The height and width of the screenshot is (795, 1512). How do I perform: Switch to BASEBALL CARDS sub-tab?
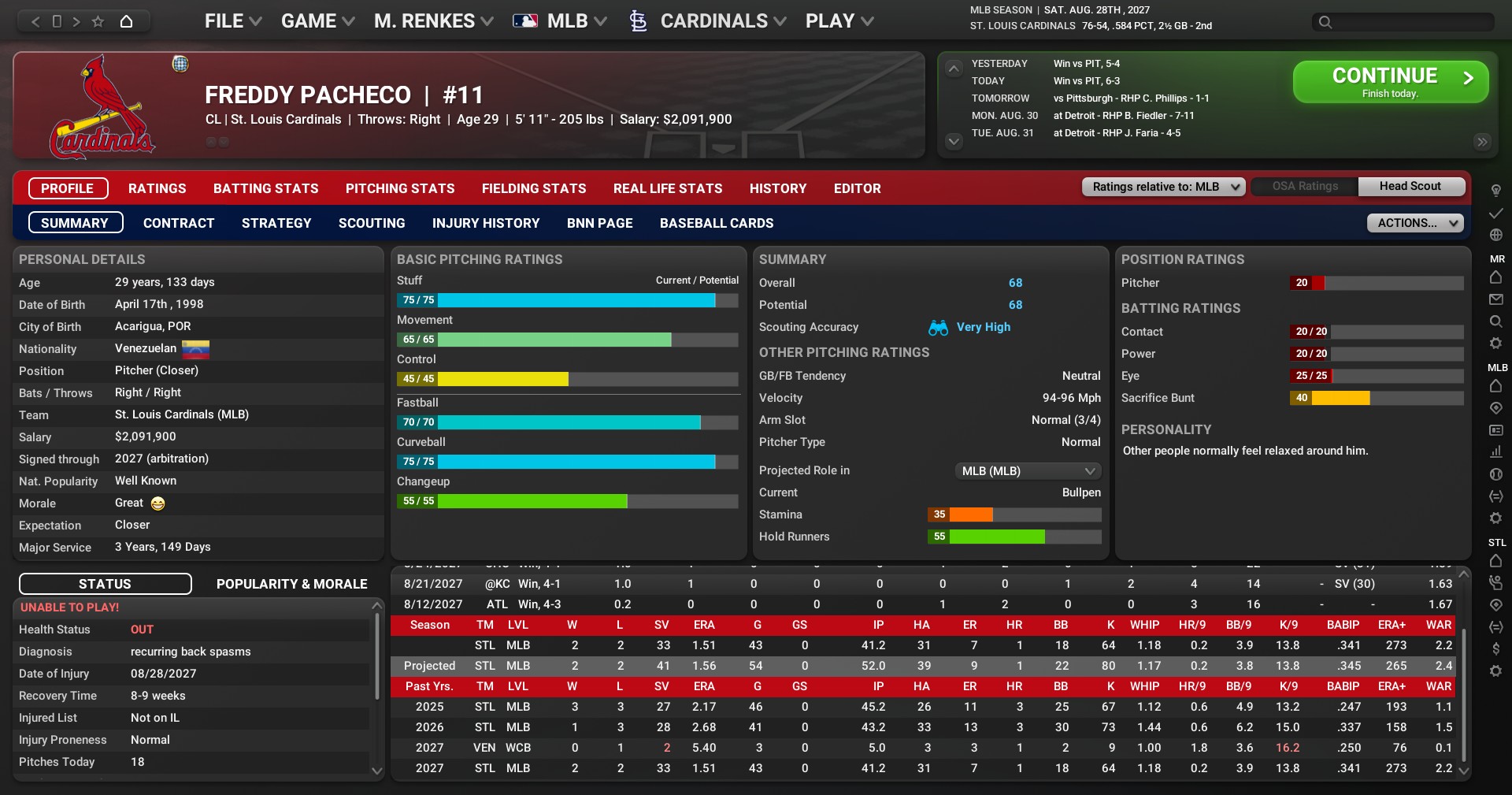click(x=717, y=224)
